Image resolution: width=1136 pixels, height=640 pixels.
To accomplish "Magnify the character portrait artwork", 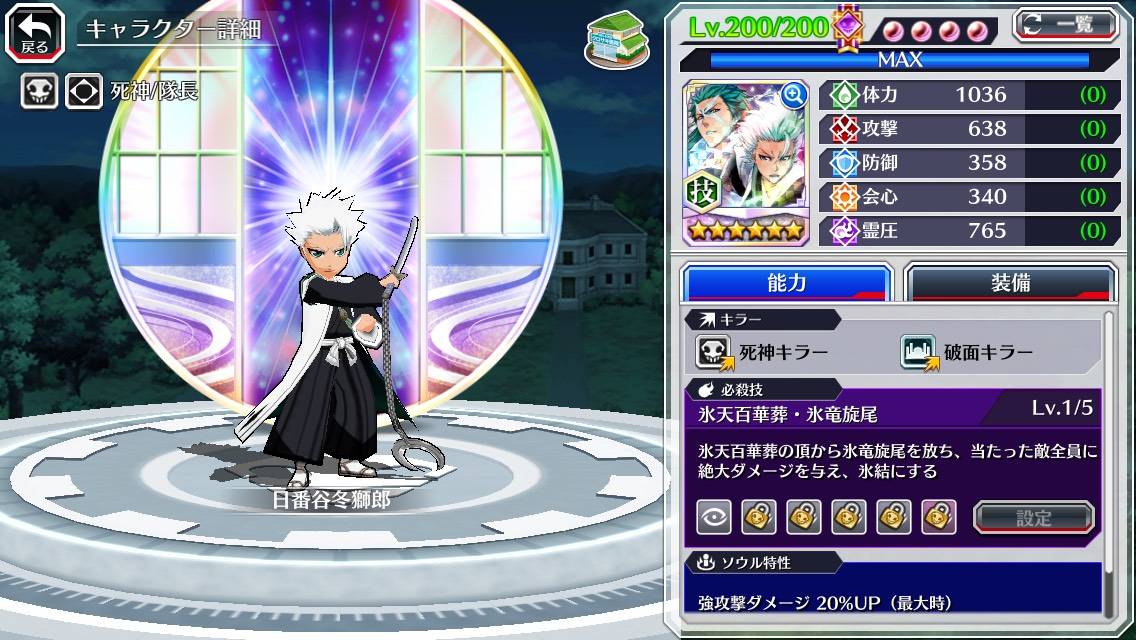I will [794, 95].
